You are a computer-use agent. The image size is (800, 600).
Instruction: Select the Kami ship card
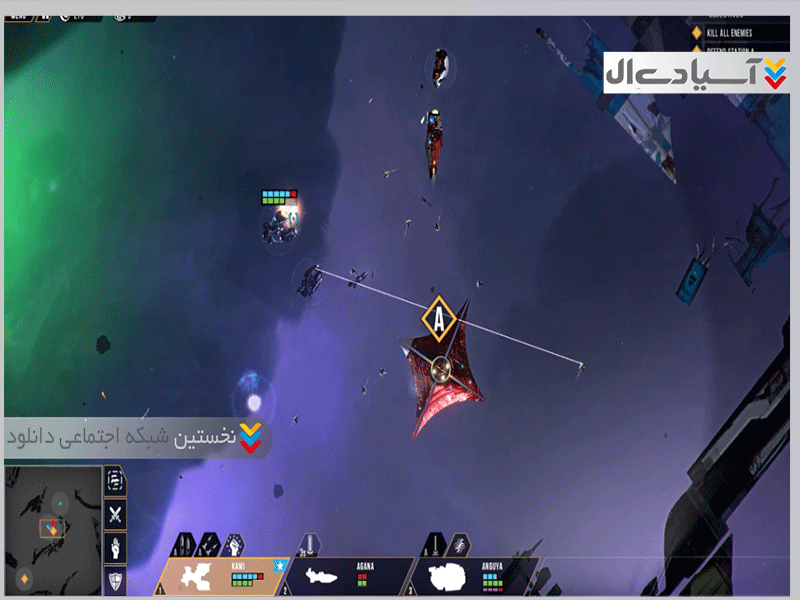222,576
